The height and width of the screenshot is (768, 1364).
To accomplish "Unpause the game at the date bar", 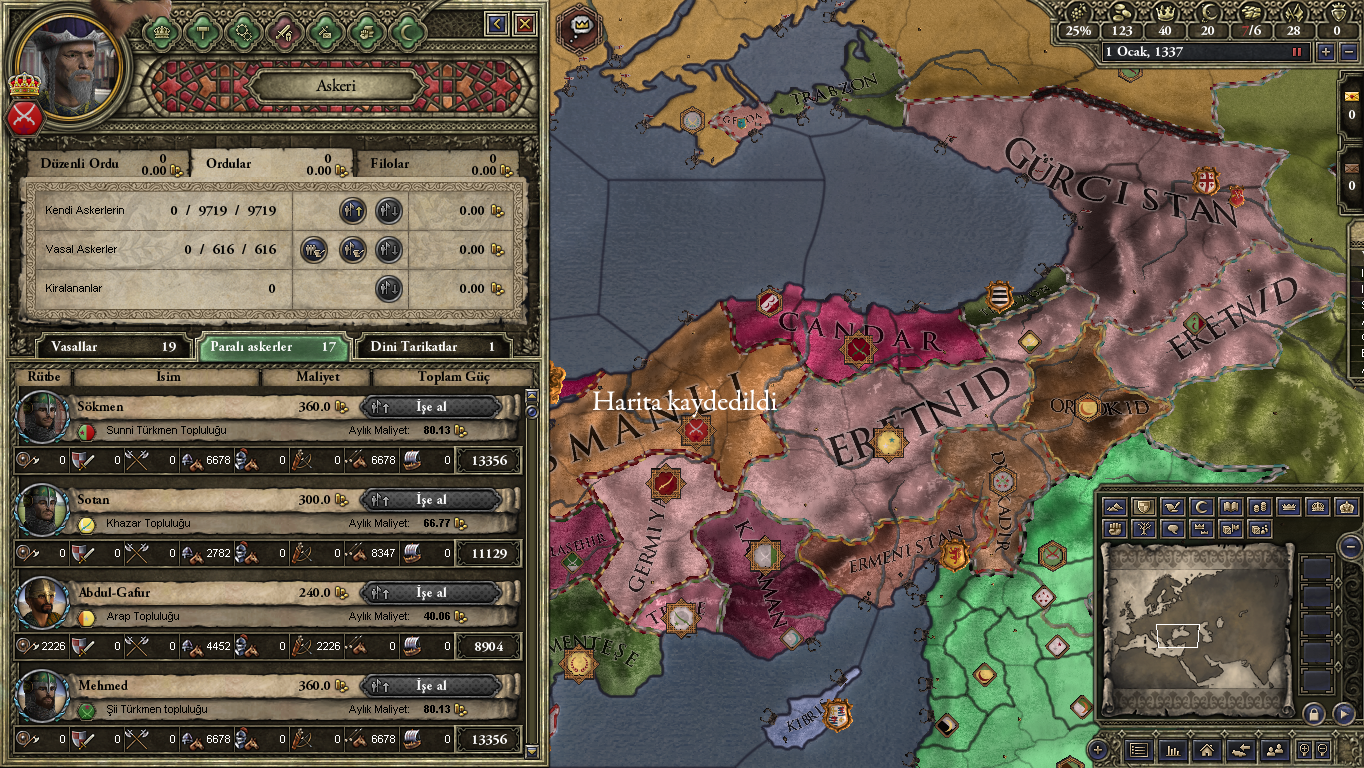I will pos(1298,52).
